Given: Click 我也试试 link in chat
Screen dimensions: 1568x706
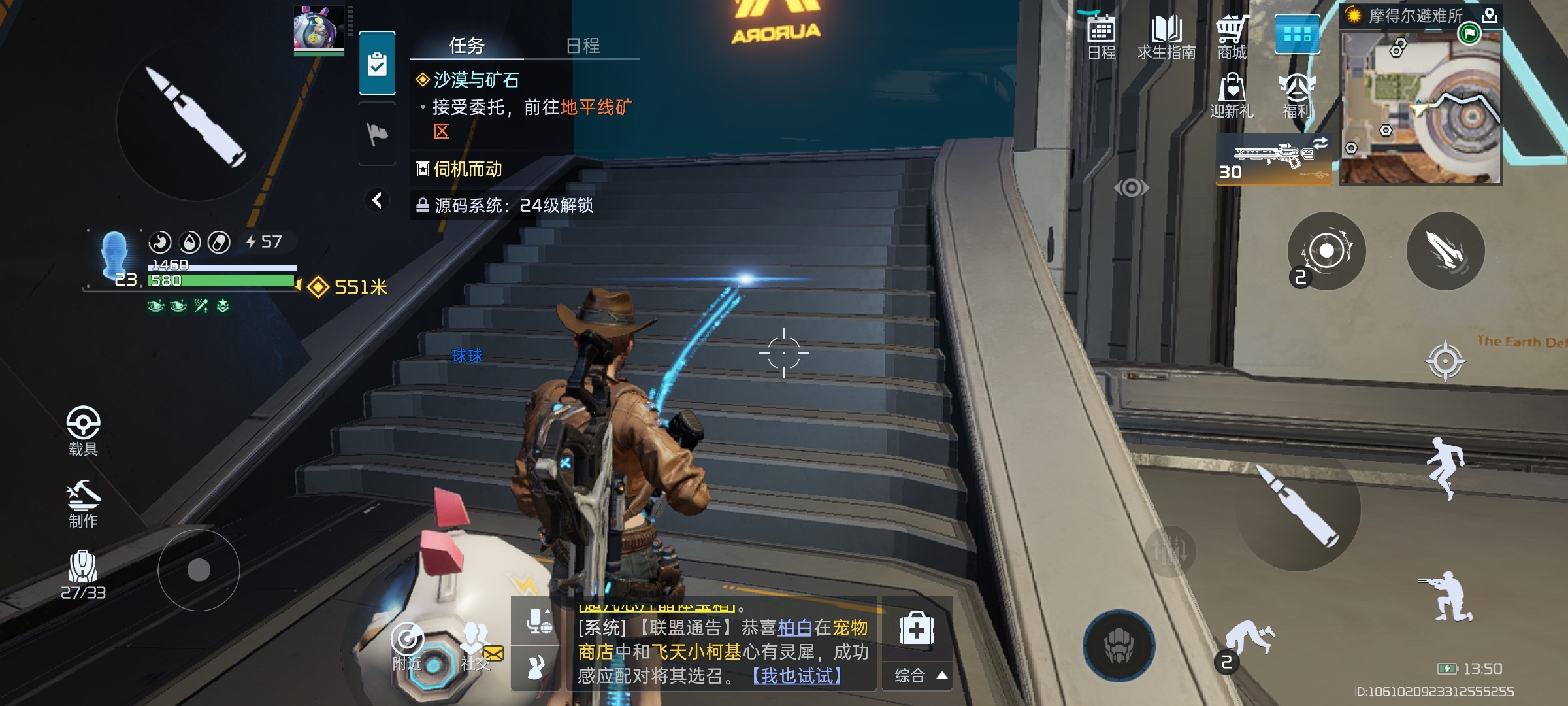Looking at the screenshot, I should point(797,675).
